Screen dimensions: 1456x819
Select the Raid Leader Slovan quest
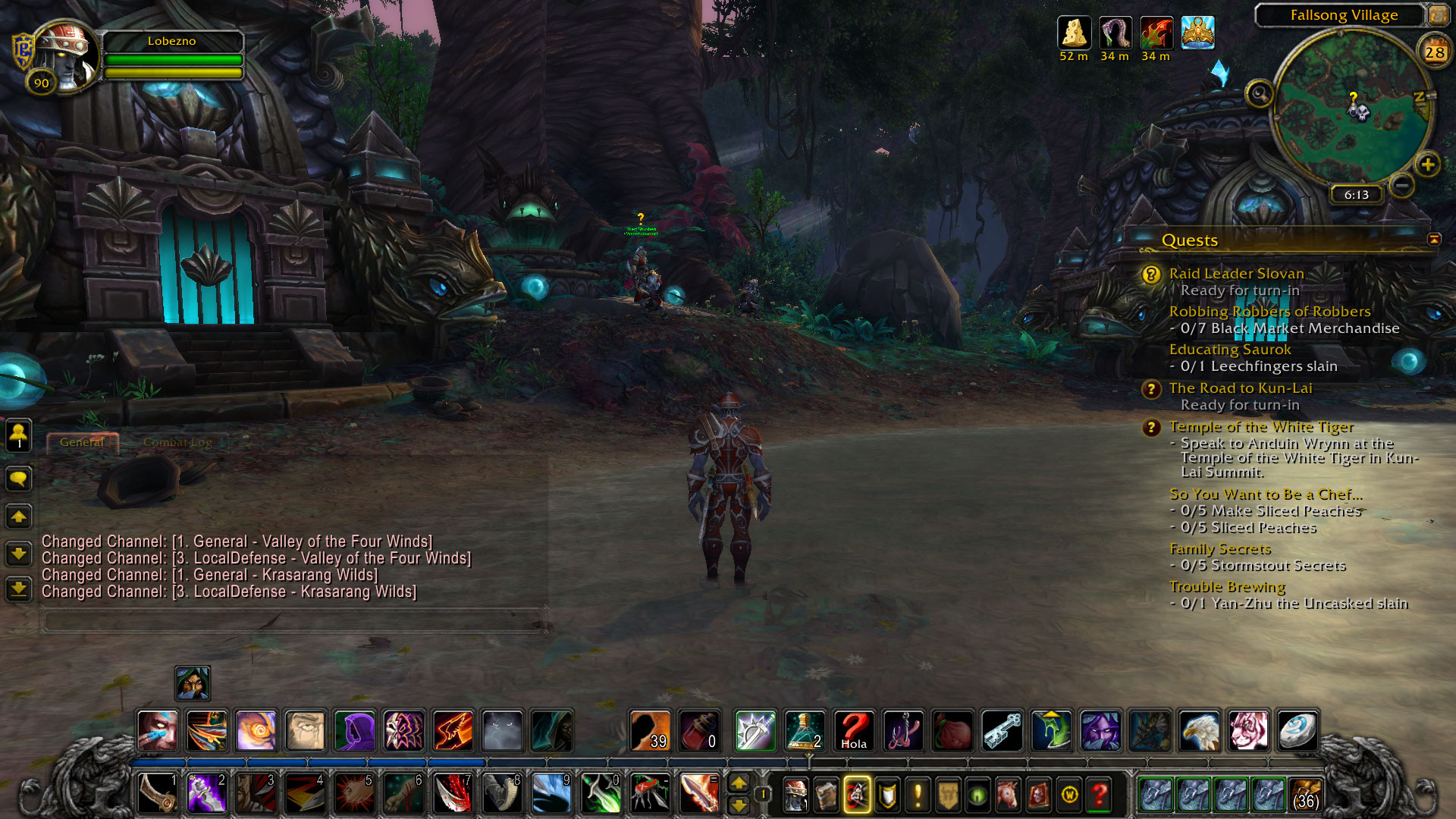click(1236, 274)
